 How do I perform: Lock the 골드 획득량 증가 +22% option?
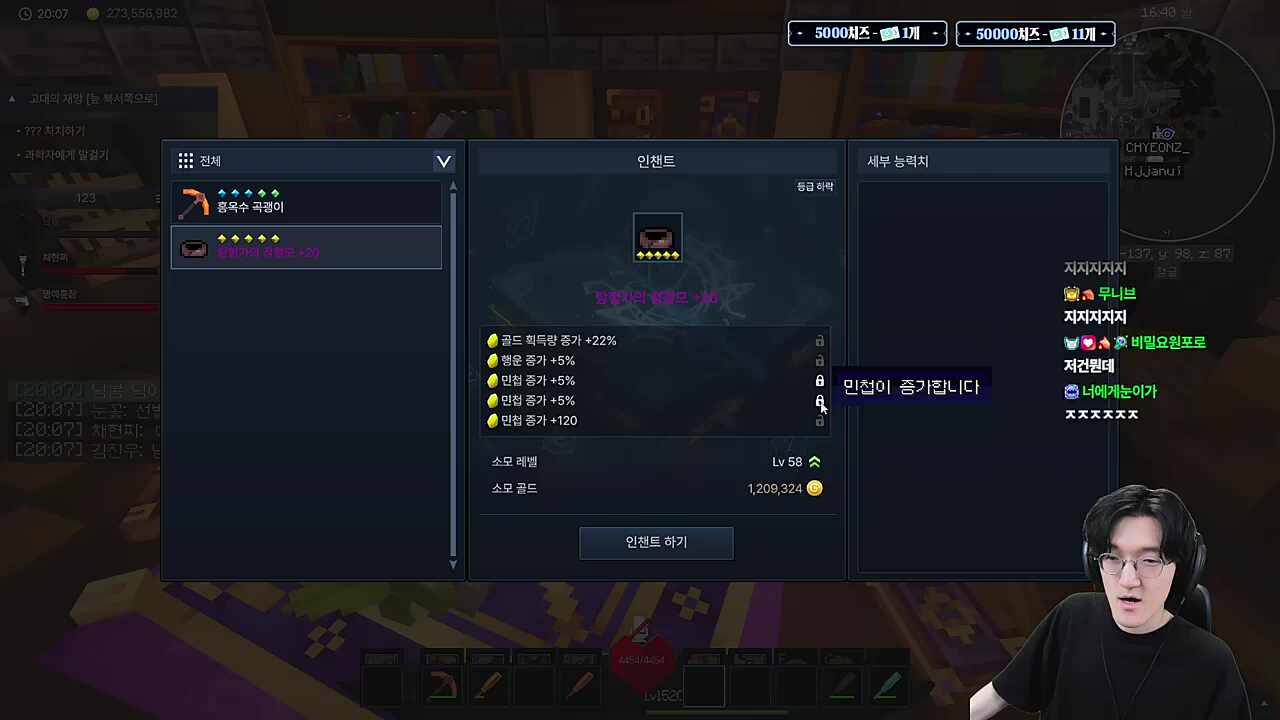point(819,340)
